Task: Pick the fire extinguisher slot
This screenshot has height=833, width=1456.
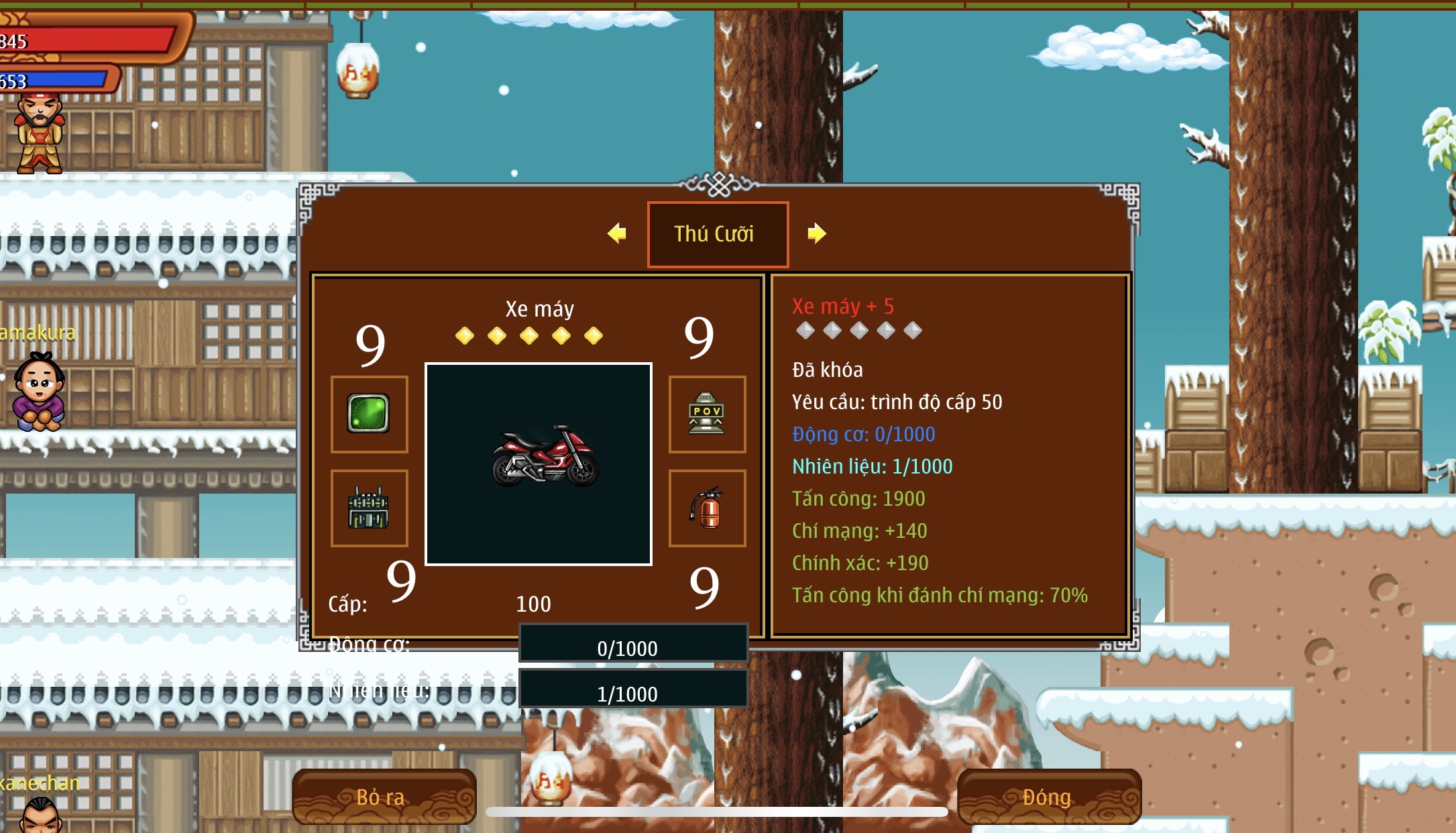Action: tap(707, 508)
